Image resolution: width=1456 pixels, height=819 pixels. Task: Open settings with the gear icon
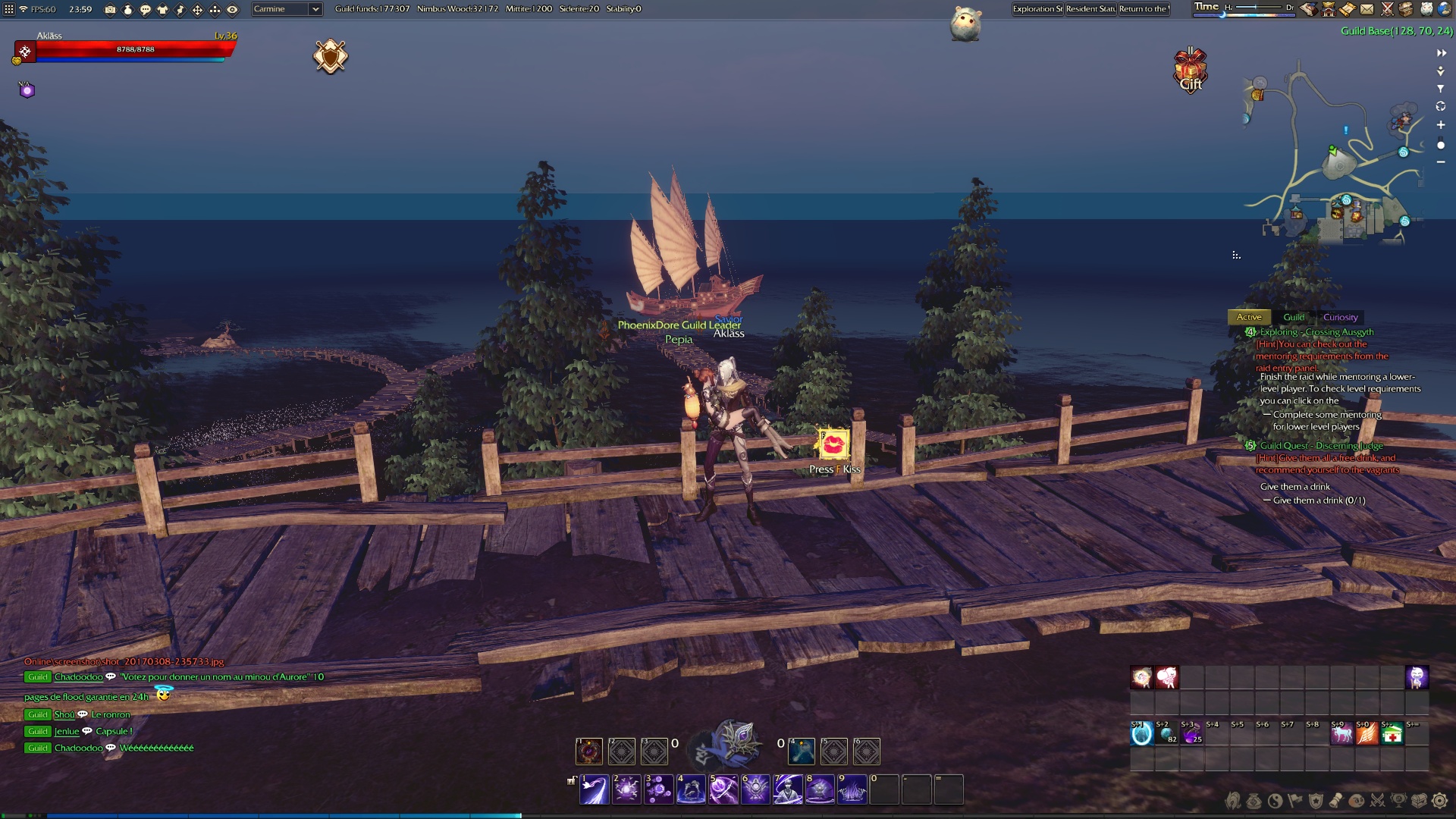tap(1439, 801)
